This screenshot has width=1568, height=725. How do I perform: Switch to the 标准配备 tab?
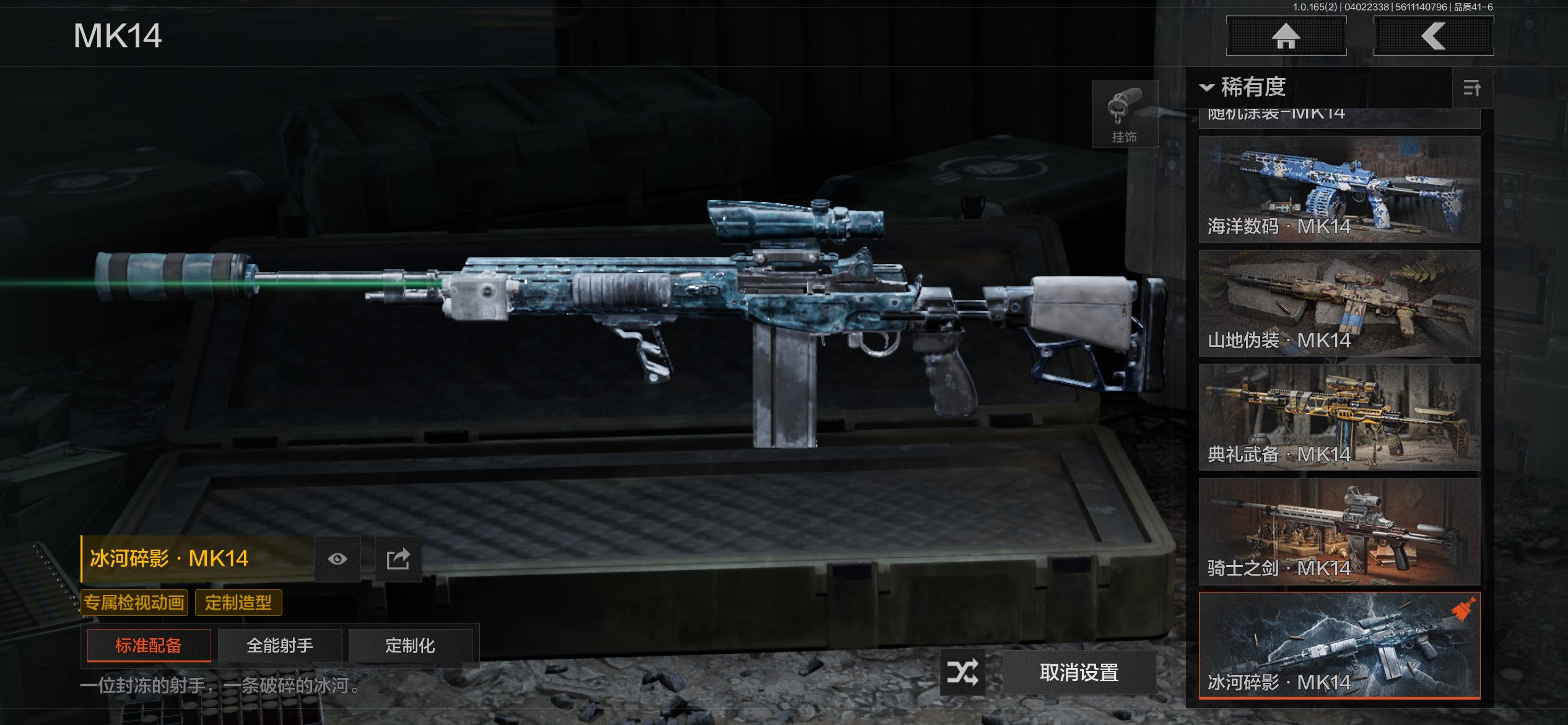(x=149, y=646)
